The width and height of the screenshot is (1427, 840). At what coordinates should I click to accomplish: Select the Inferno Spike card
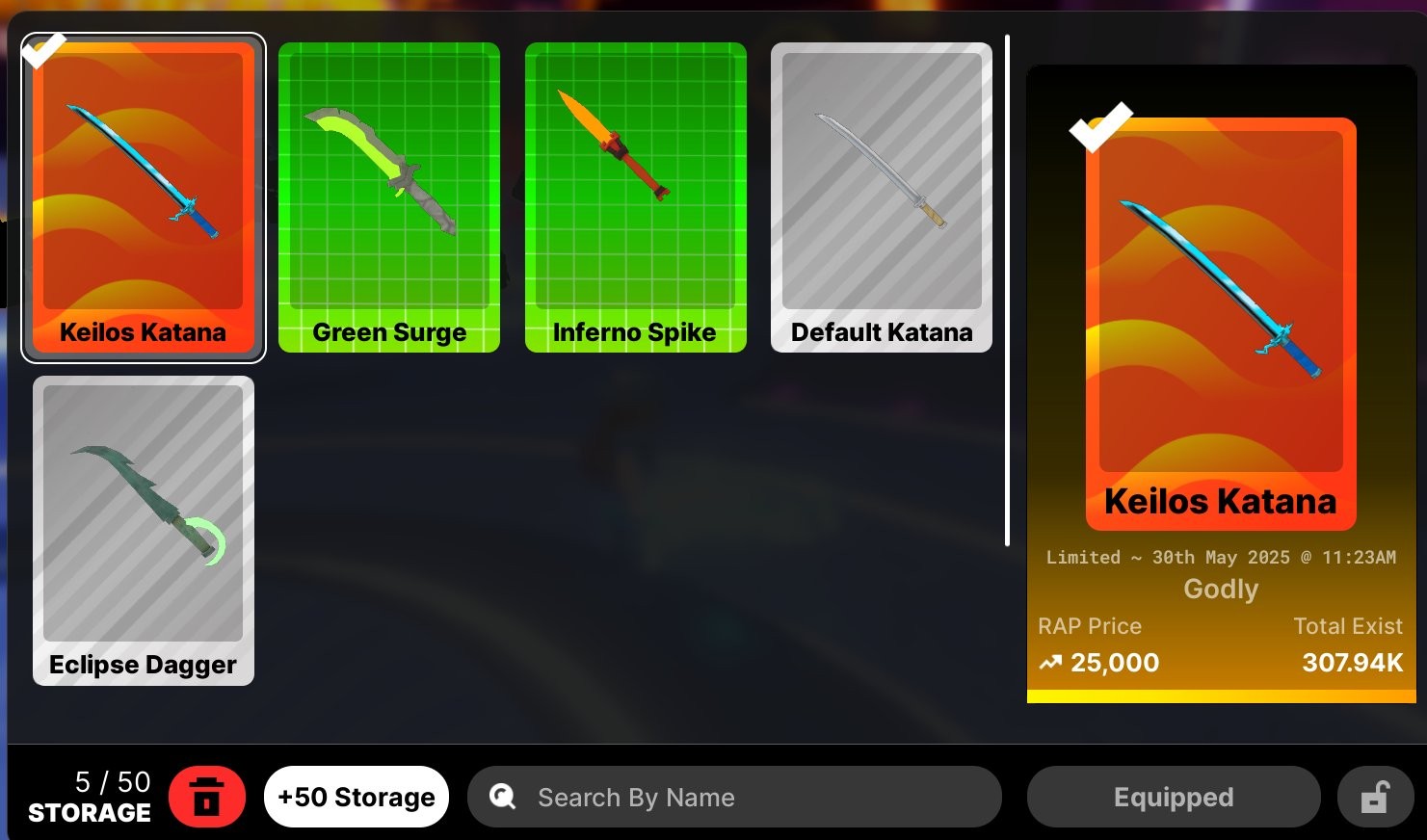(635, 197)
